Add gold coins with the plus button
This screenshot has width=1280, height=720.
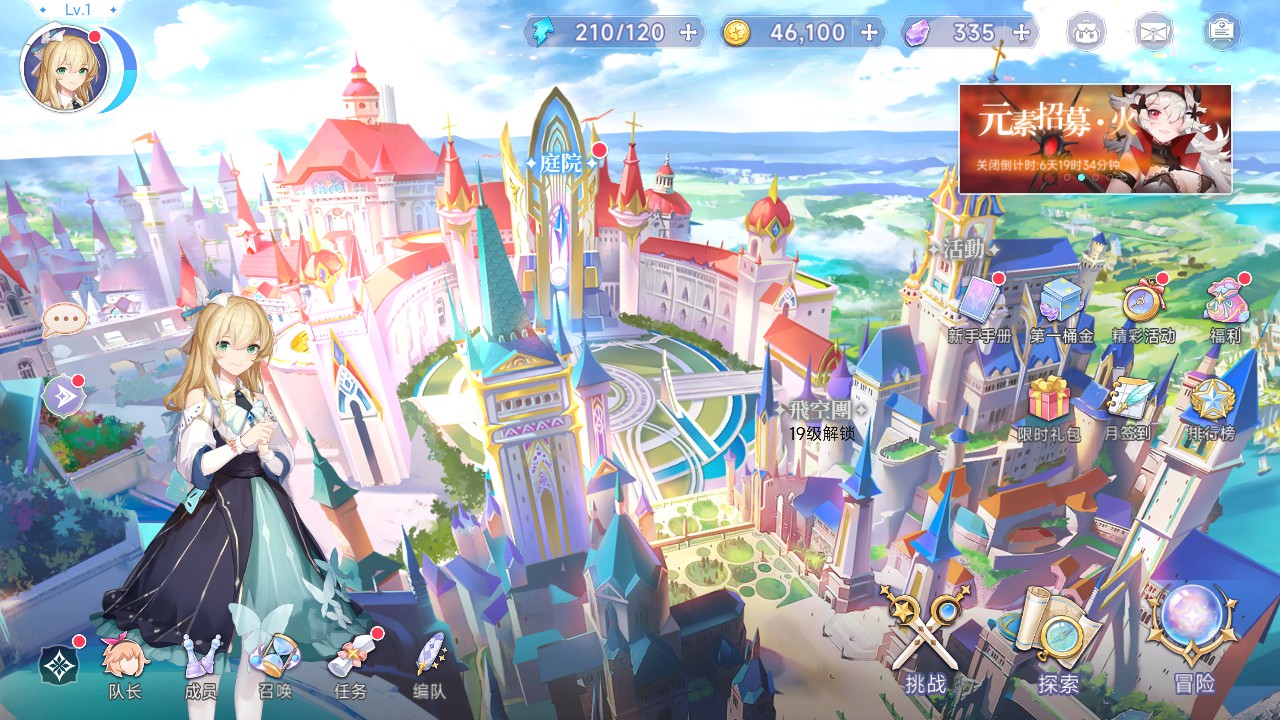(x=869, y=32)
